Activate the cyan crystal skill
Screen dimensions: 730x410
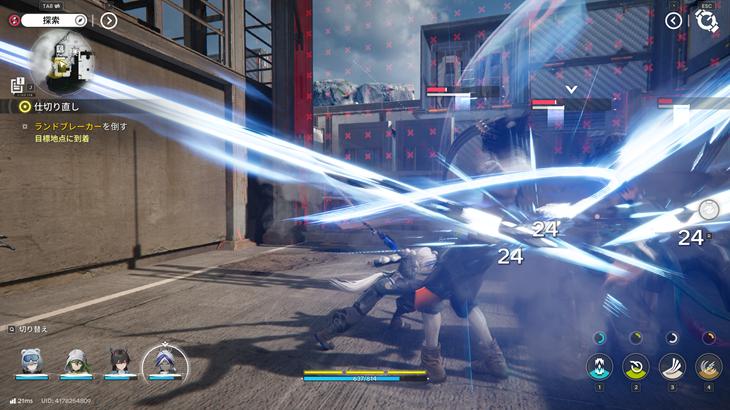click(x=600, y=367)
